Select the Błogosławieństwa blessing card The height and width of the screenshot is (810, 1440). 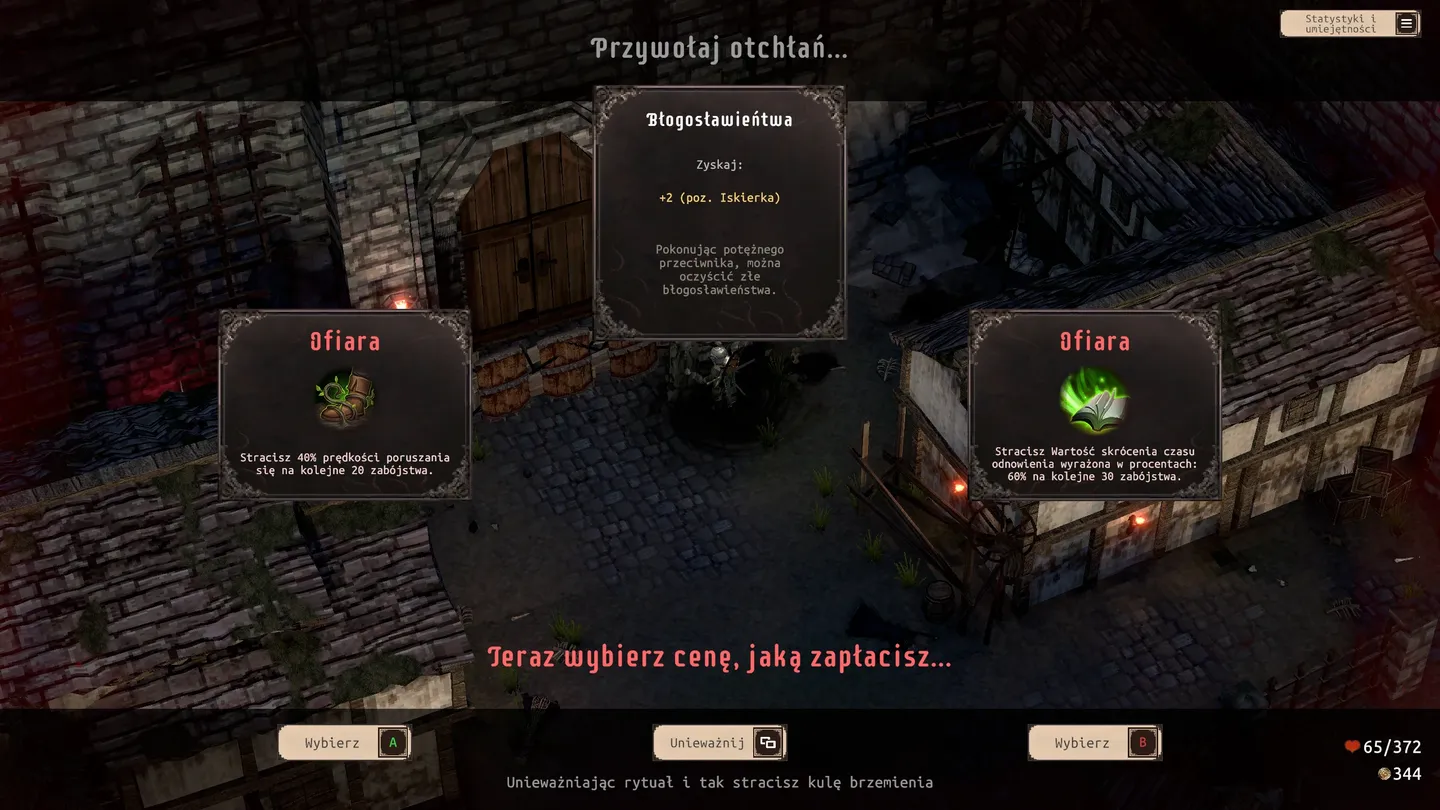719,212
